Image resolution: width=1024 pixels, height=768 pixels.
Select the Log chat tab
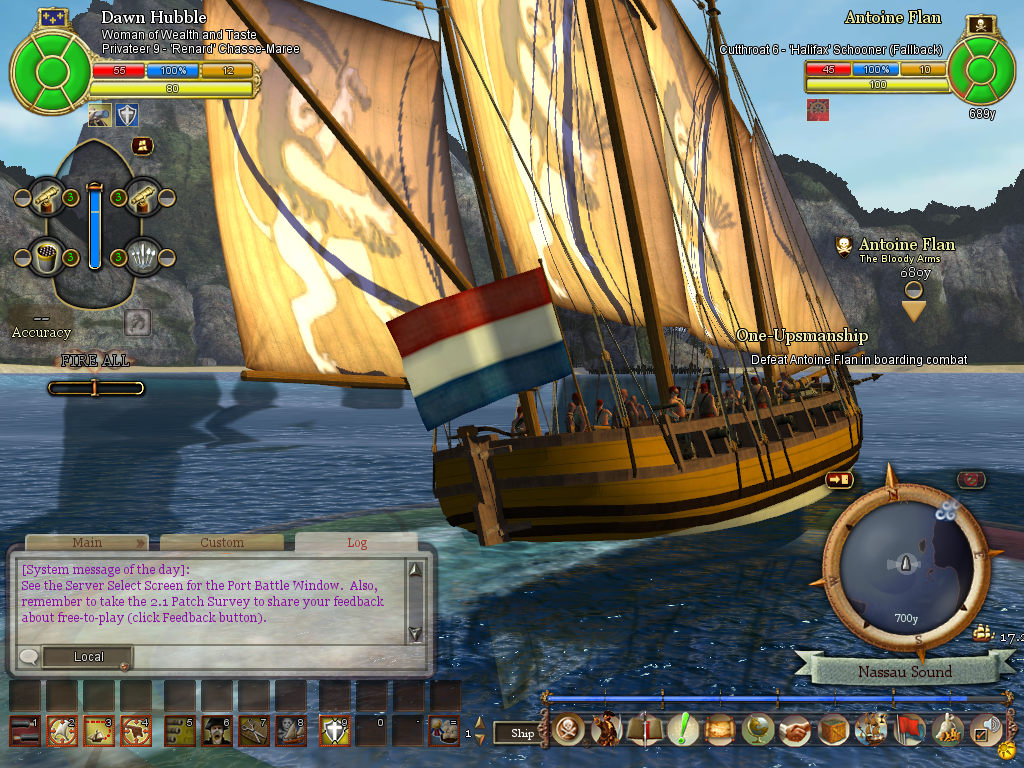tap(357, 543)
